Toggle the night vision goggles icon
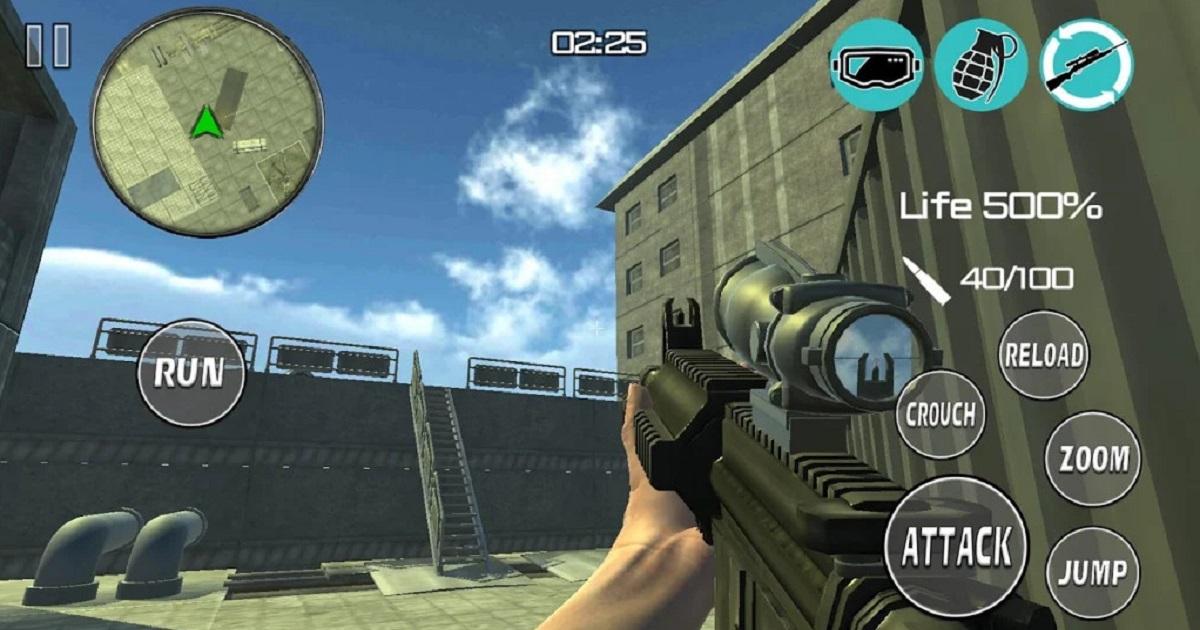 pyautogui.click(x=876, y=64)
